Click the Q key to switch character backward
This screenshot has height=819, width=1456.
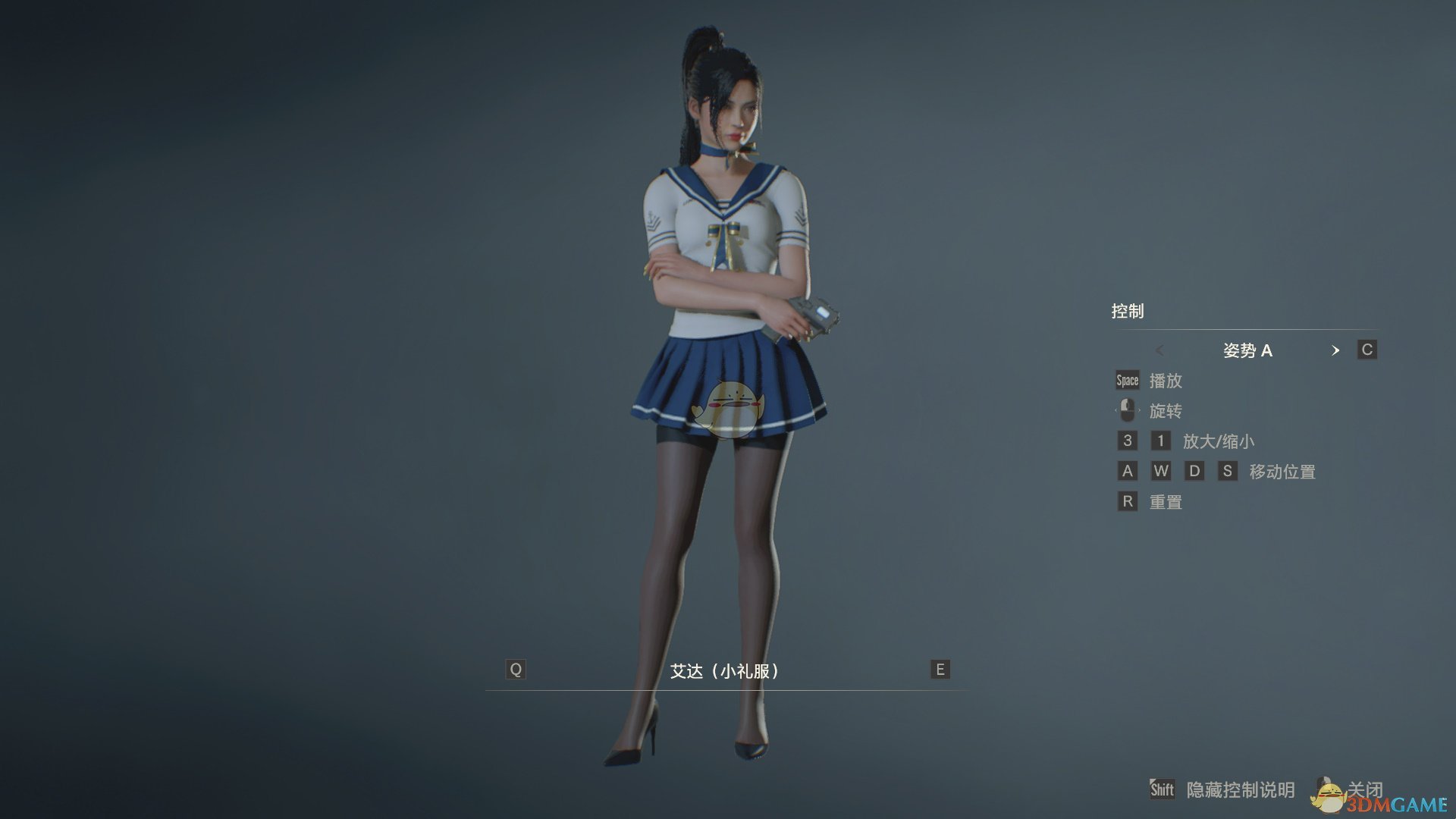516,670
